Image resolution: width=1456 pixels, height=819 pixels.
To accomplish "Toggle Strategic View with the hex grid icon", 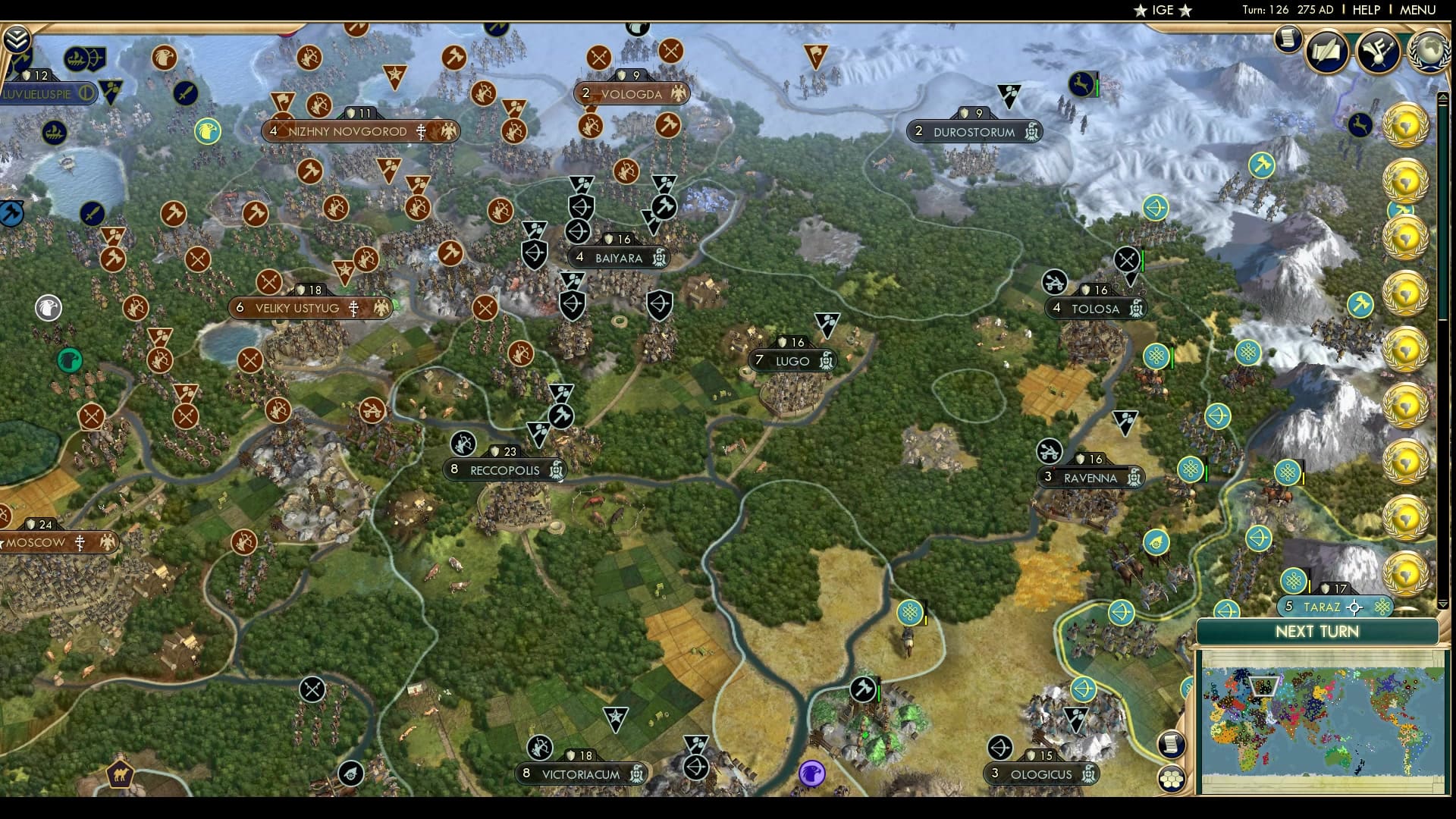I will tap(1172, 779).
